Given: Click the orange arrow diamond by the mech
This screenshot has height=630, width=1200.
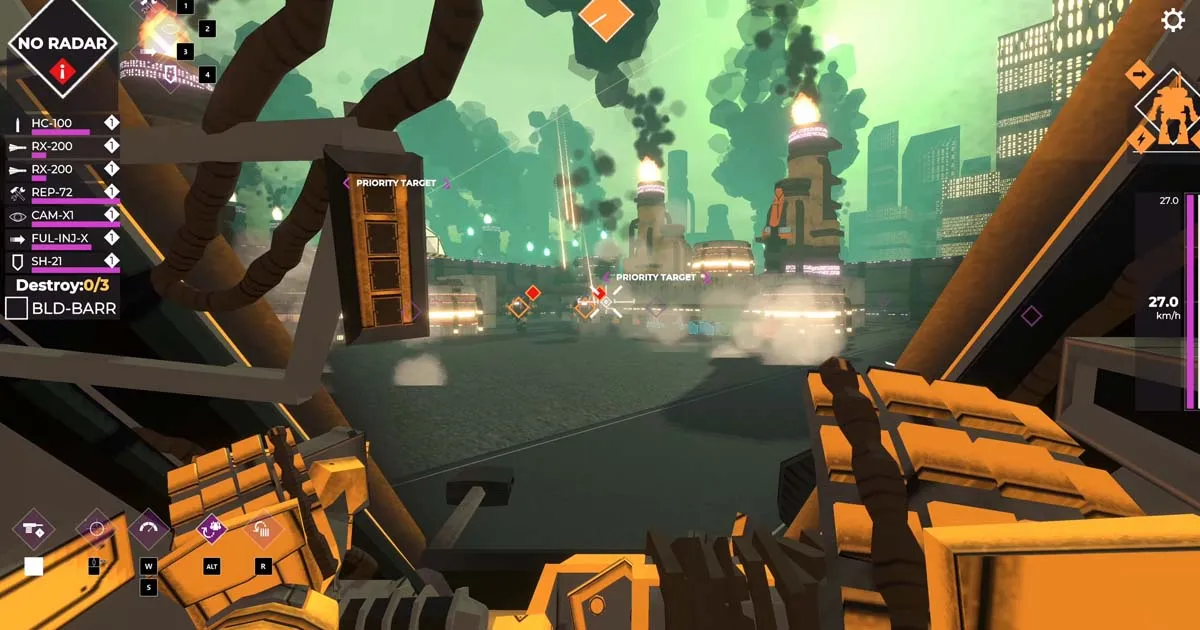Looking at the screenshot, I should (x=1139, y=73).
